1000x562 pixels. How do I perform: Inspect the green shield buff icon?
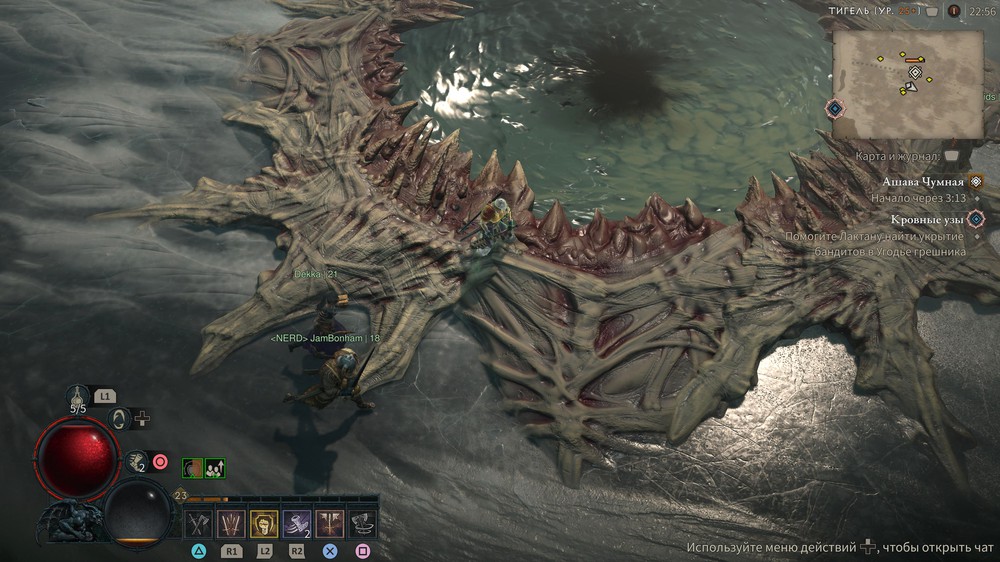[x=191, y=467]
